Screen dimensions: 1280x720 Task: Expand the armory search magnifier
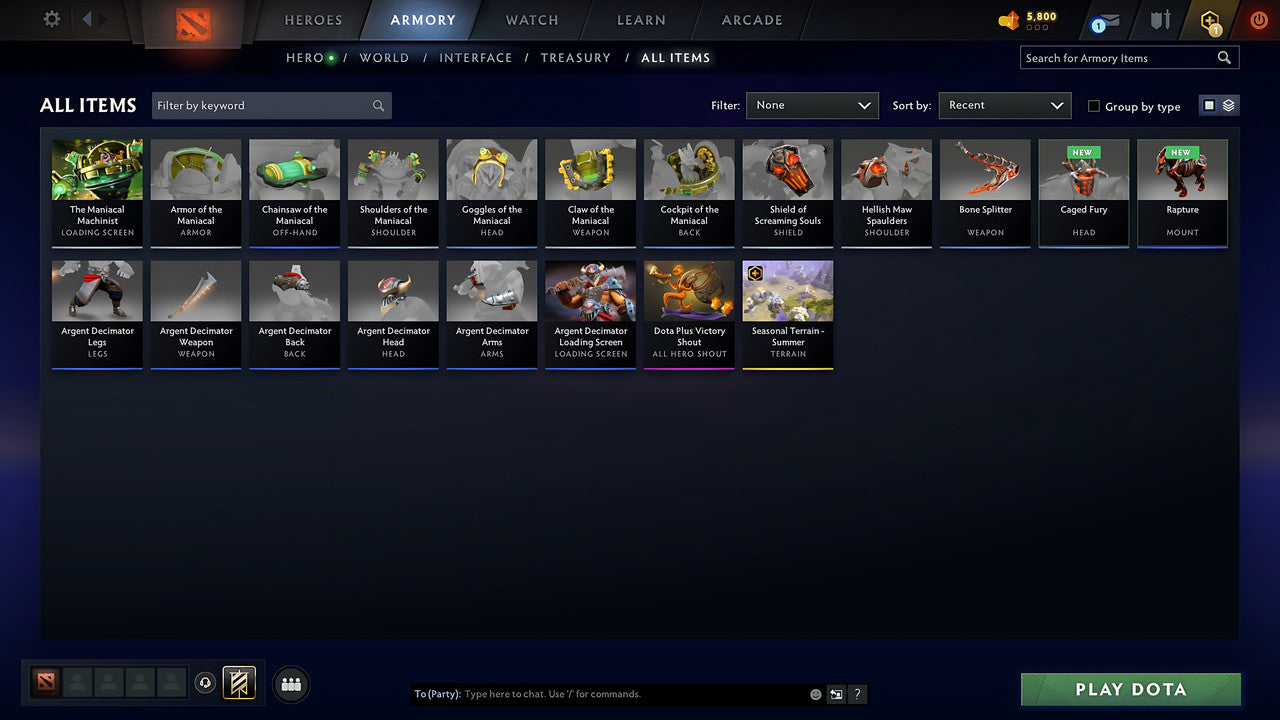1224,57
